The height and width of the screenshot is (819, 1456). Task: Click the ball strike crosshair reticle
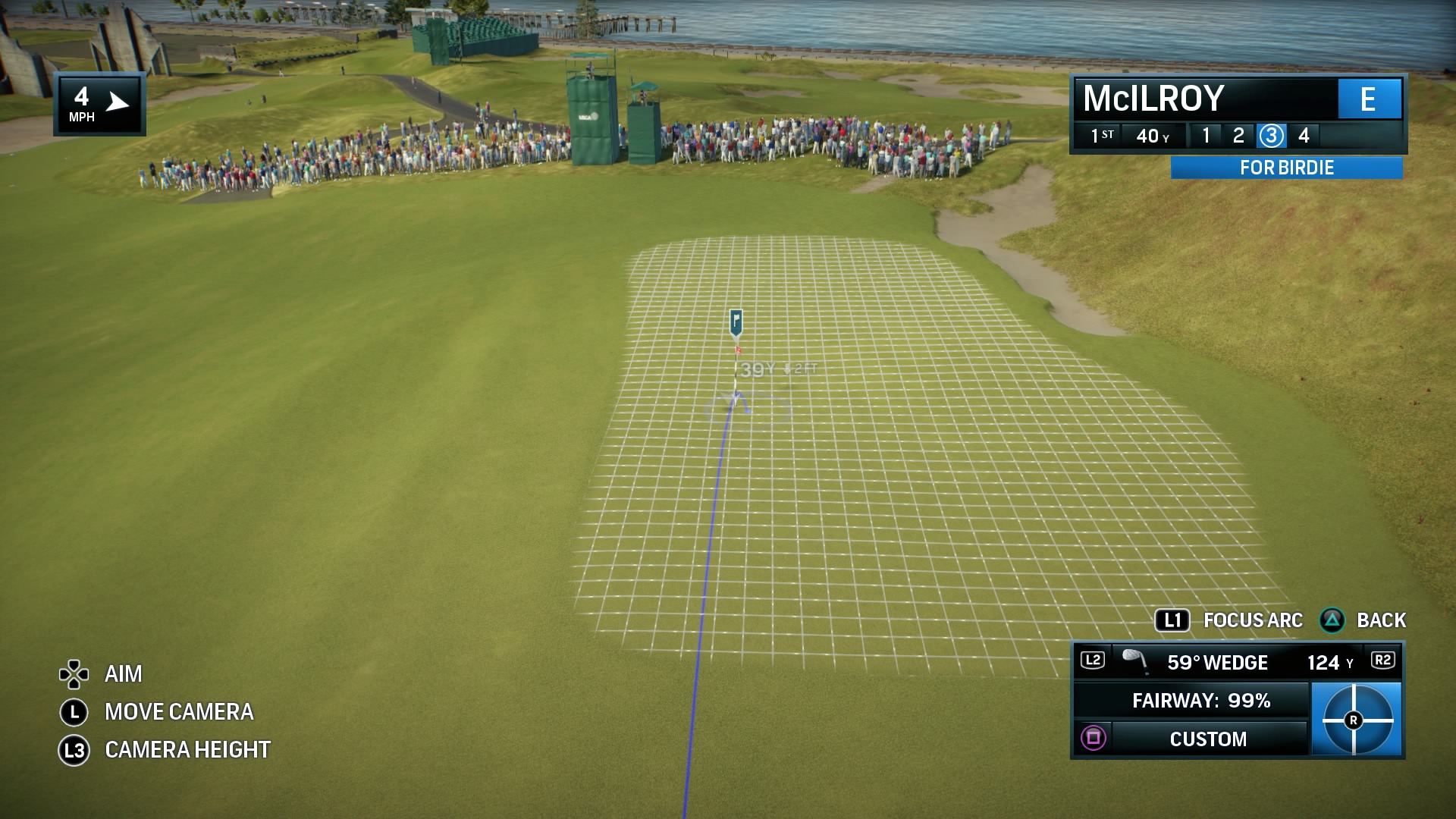point(1355,720)
